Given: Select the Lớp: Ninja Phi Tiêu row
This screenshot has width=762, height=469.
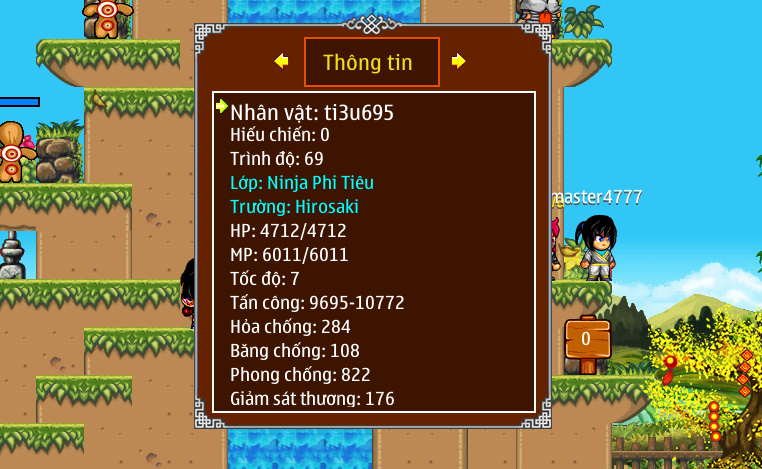Looking at the screenshot, I should (302, 183).
